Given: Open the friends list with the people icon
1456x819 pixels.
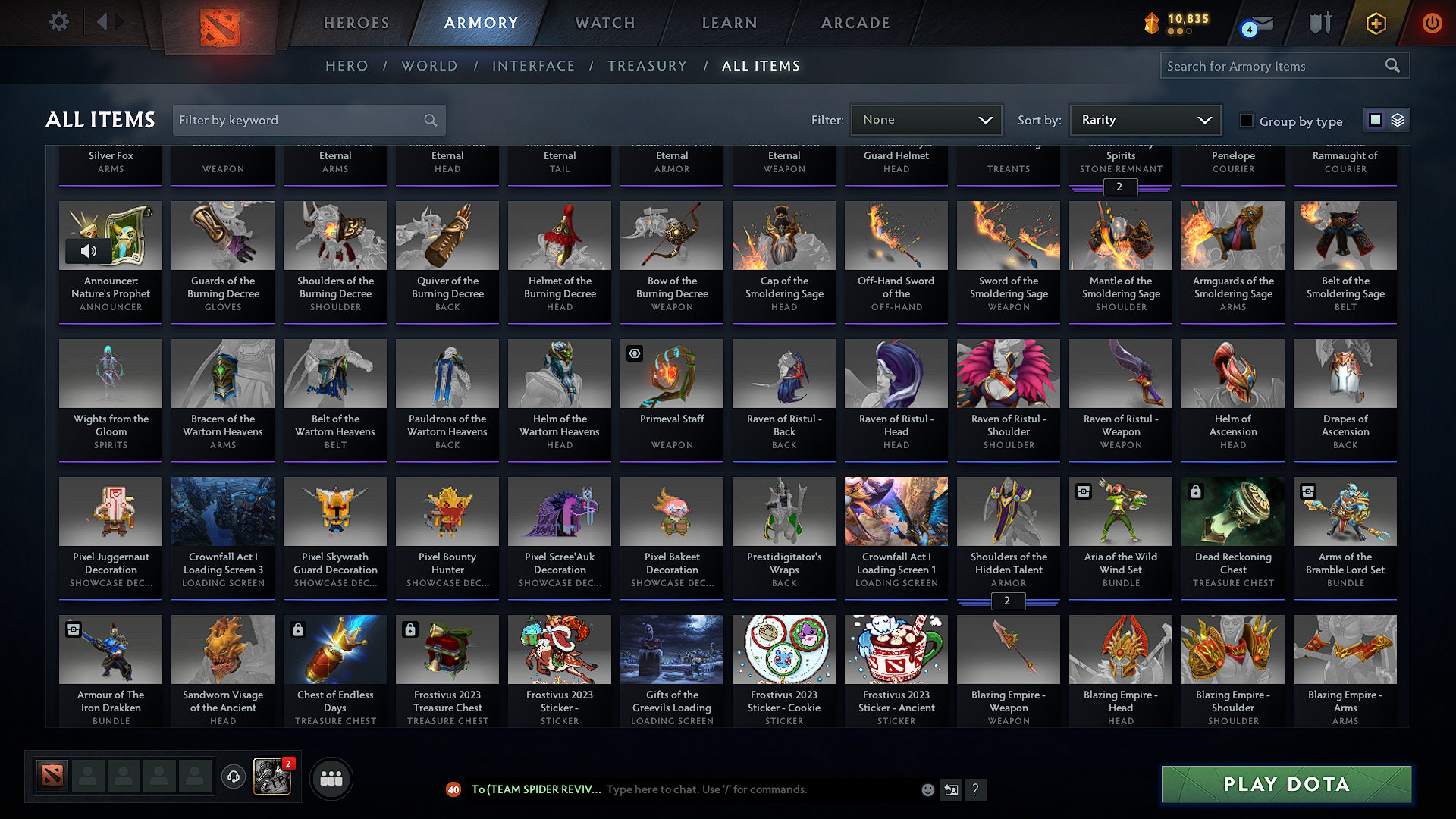Looking at the screenshot, I should pyautogui.click(x=331, y=778).
